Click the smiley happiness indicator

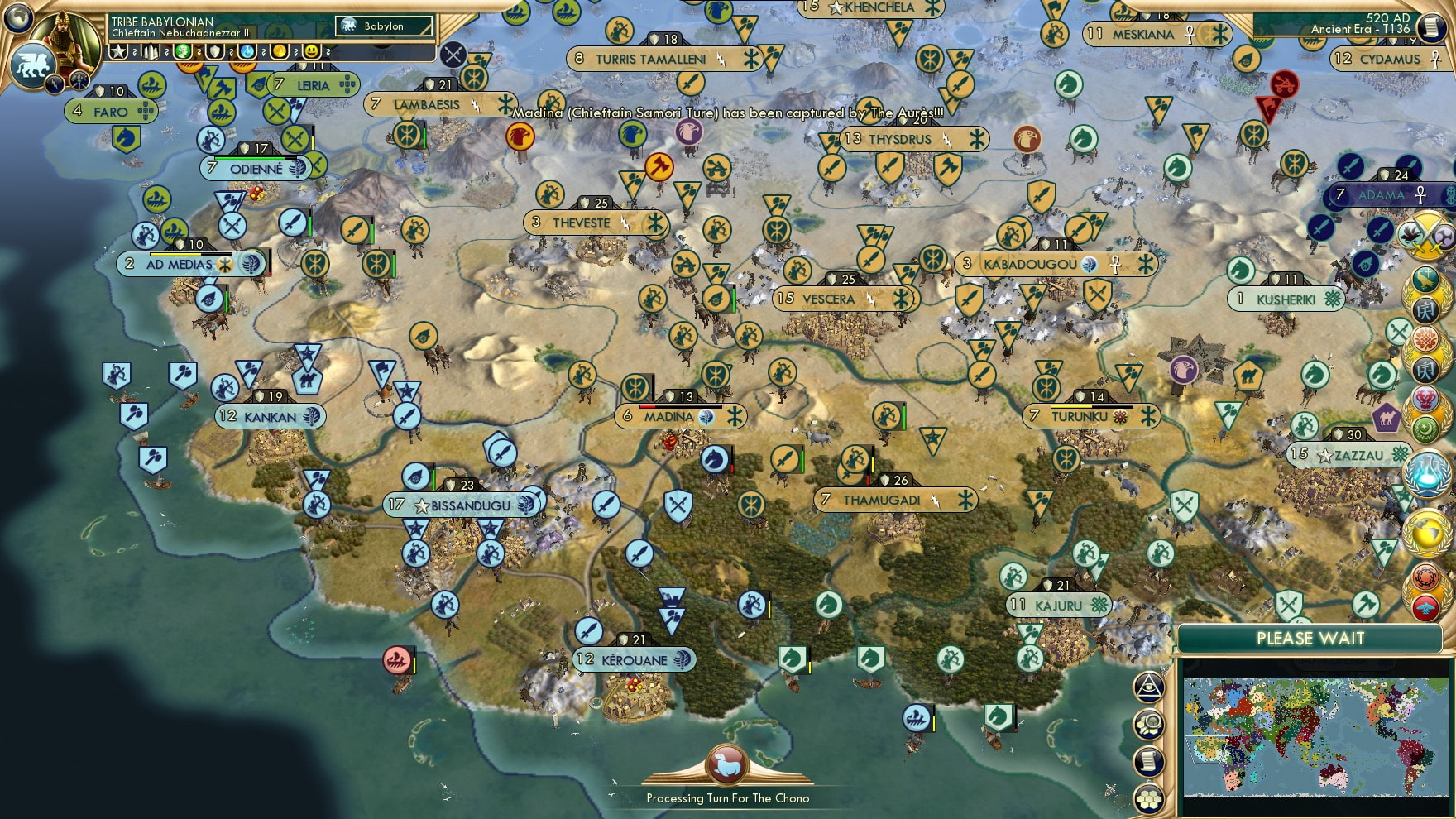tap(309, 52)
